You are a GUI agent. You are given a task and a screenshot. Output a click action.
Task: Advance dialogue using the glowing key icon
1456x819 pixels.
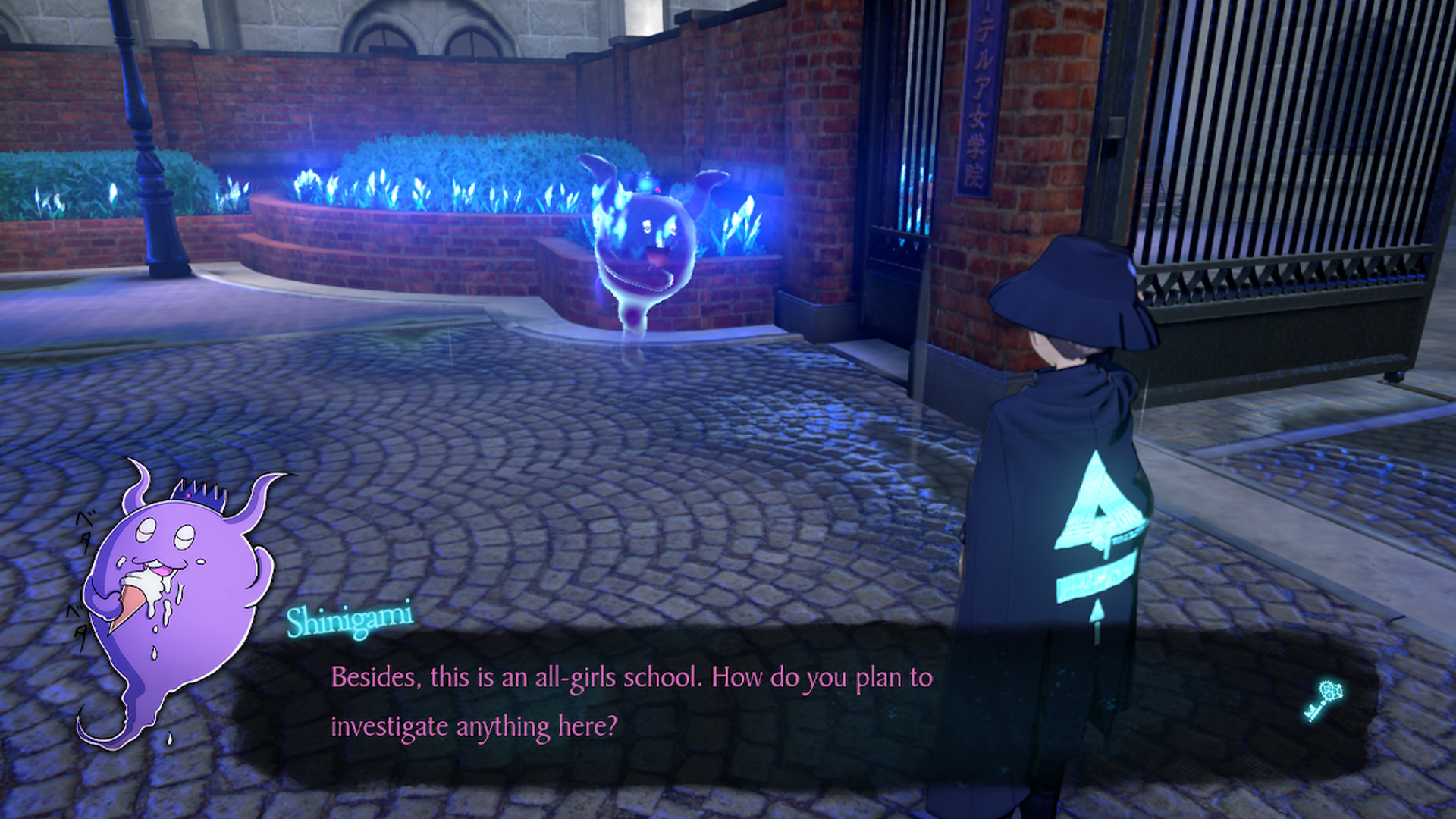point(1323,701)
